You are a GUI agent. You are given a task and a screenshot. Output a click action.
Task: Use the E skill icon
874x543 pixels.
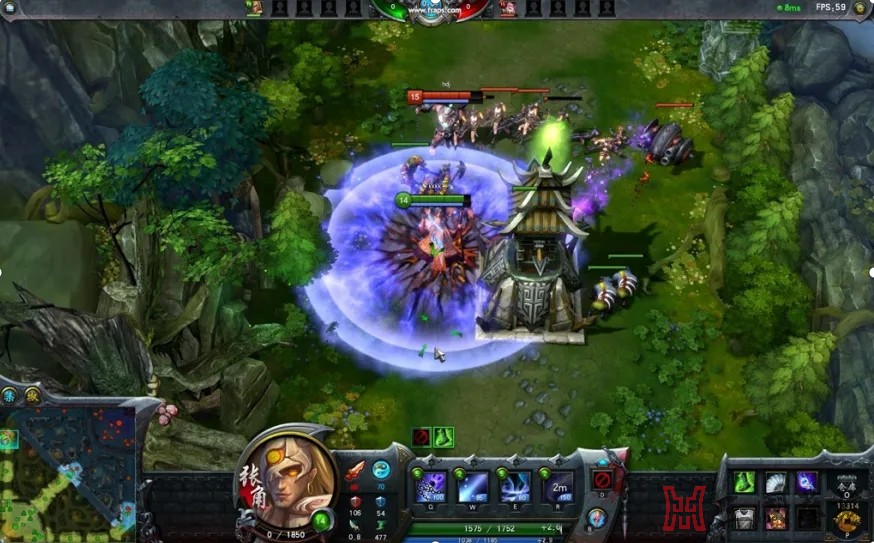click(x=515, y=487)
